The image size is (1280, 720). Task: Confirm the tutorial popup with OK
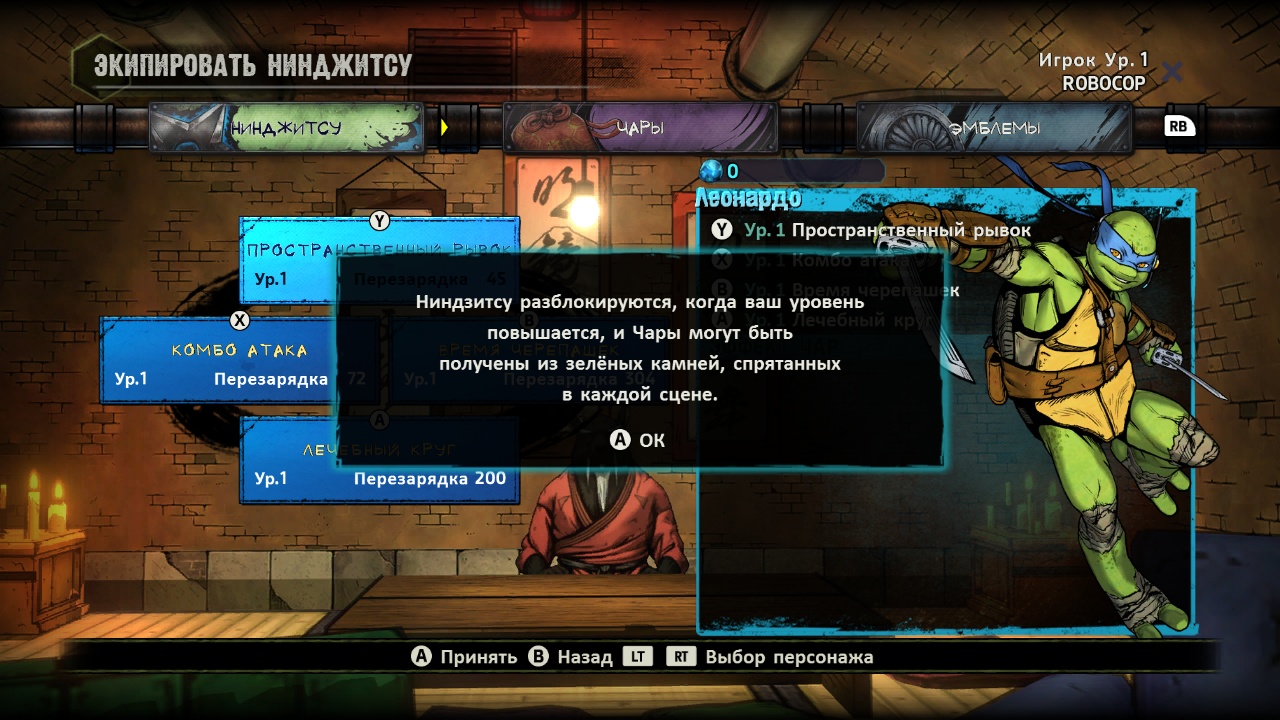pos(639,440)
